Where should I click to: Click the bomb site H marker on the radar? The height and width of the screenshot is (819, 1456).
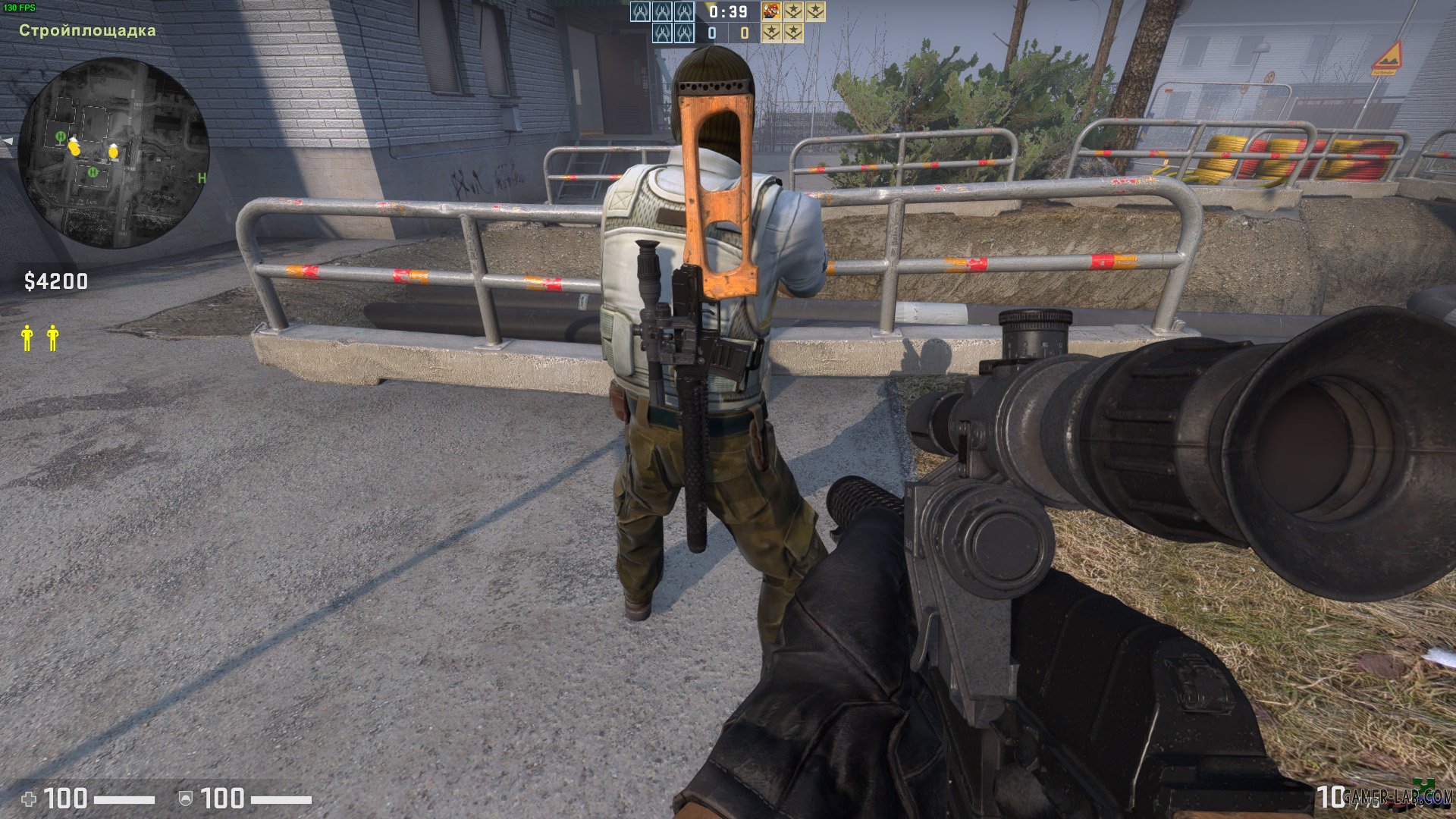coord(61,136)
